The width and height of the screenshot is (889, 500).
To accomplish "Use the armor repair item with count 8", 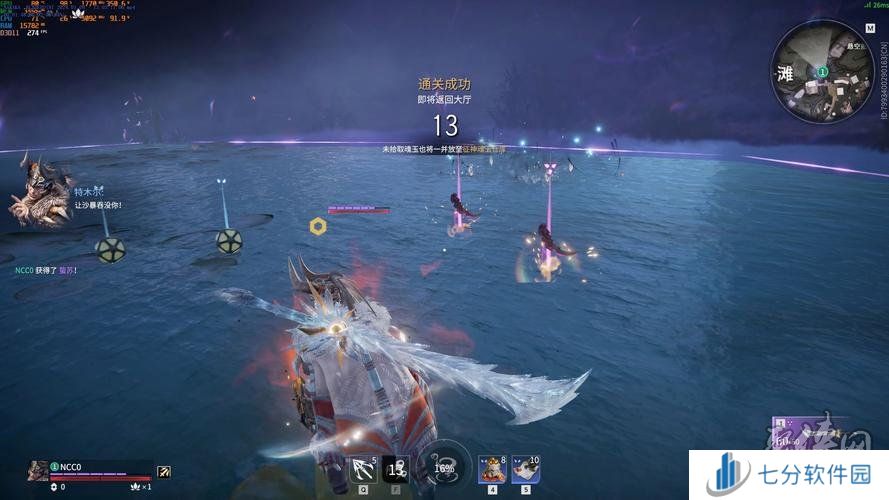I will tap(492, 469).
